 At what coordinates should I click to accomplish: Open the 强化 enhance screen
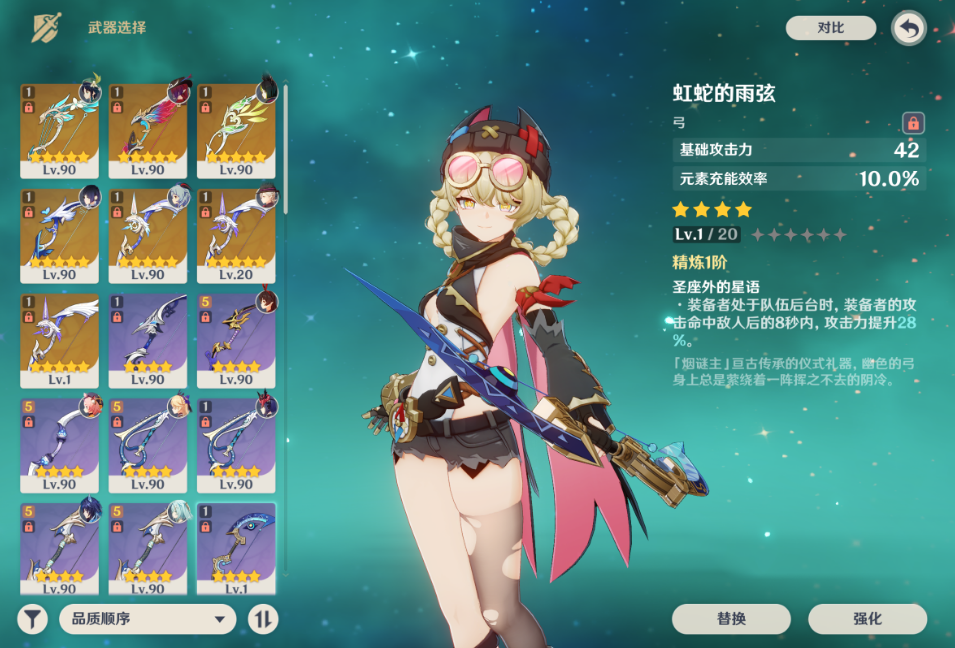[867, 619]
